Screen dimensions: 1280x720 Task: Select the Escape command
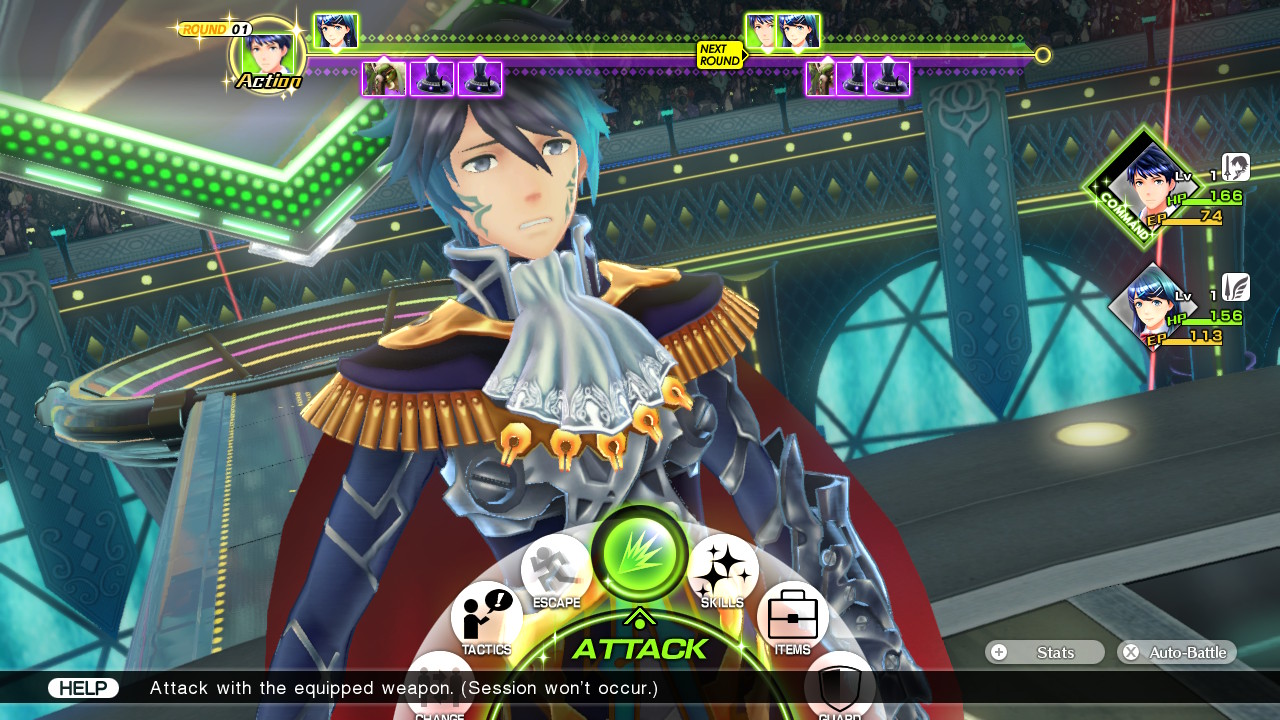(556, 571)
